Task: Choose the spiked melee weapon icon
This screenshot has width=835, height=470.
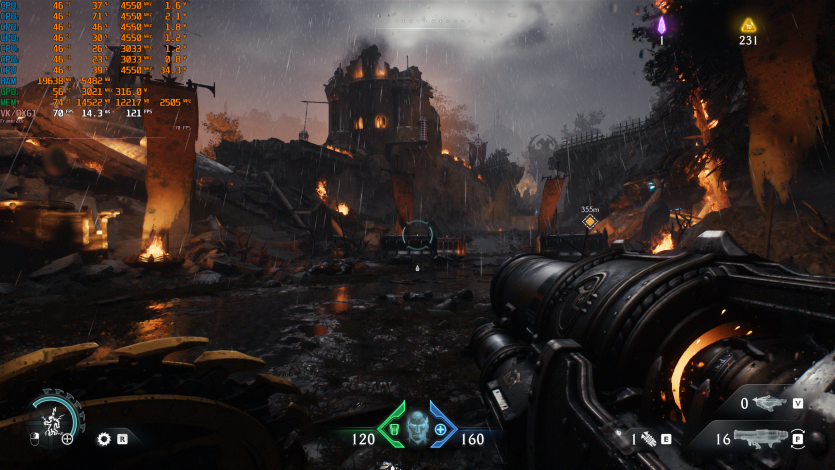Action: [648, 438]
